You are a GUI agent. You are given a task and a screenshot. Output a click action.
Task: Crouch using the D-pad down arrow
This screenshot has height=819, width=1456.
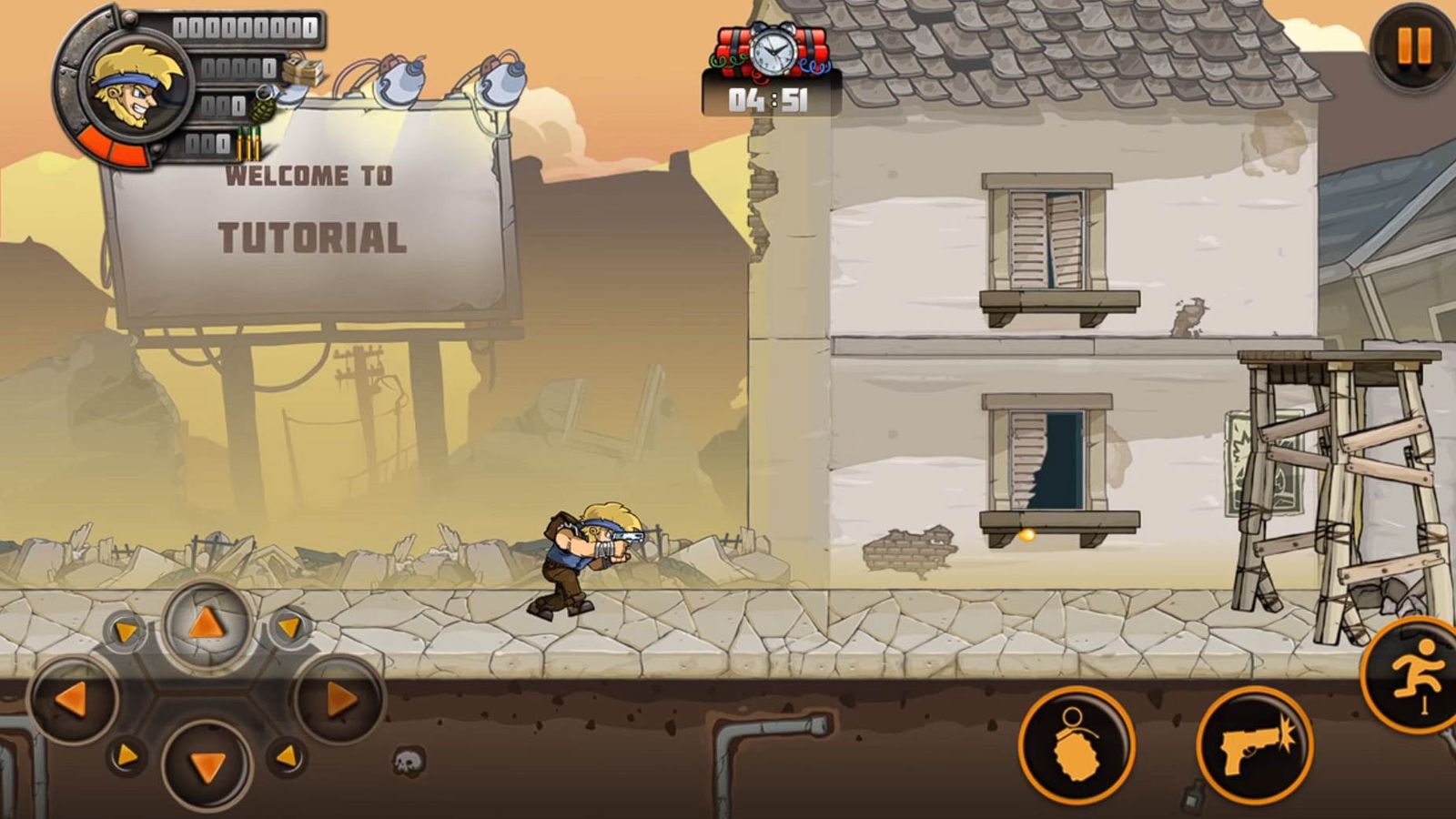click(207, 767)
